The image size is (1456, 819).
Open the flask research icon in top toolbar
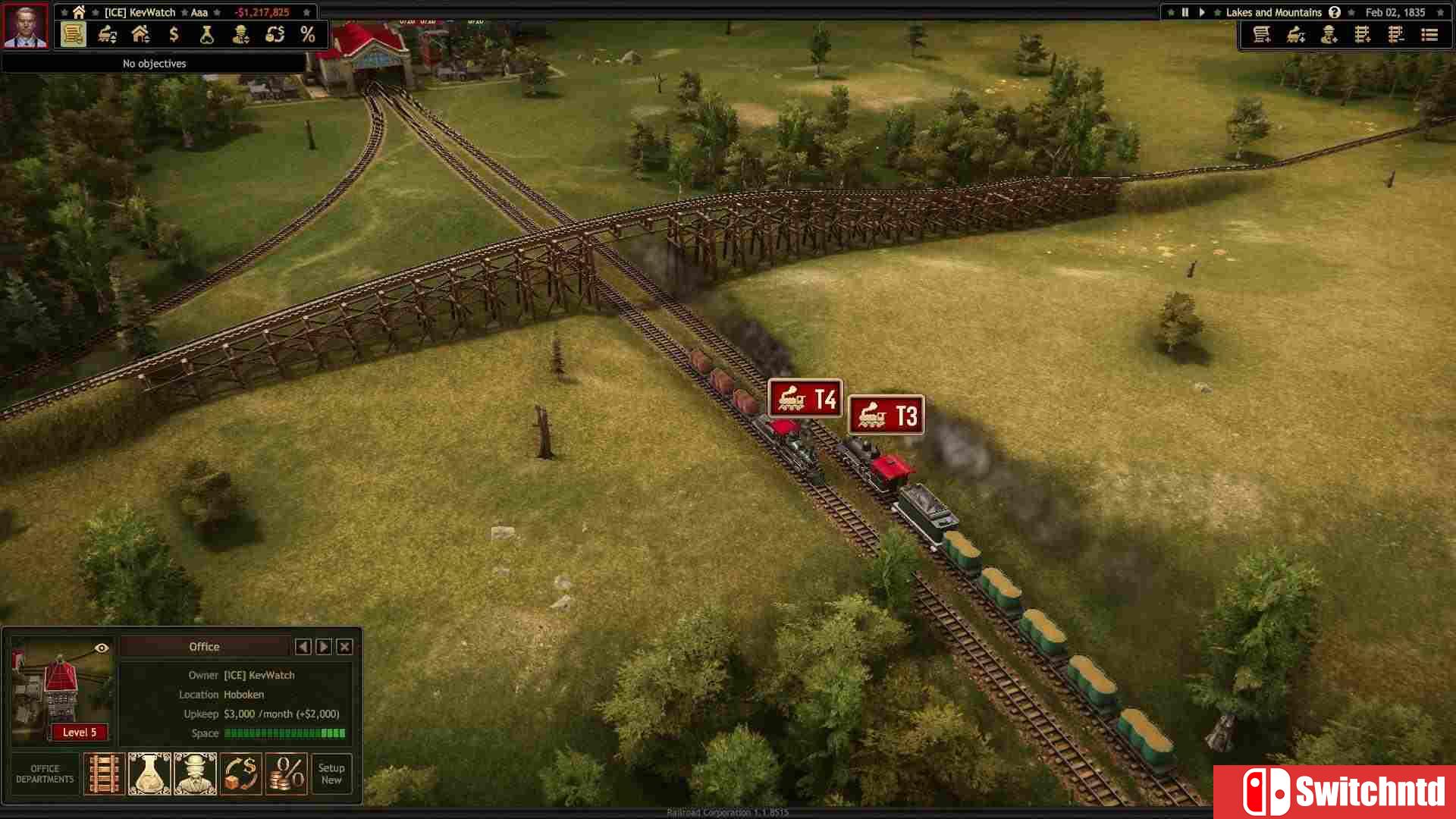click(206, 33)
